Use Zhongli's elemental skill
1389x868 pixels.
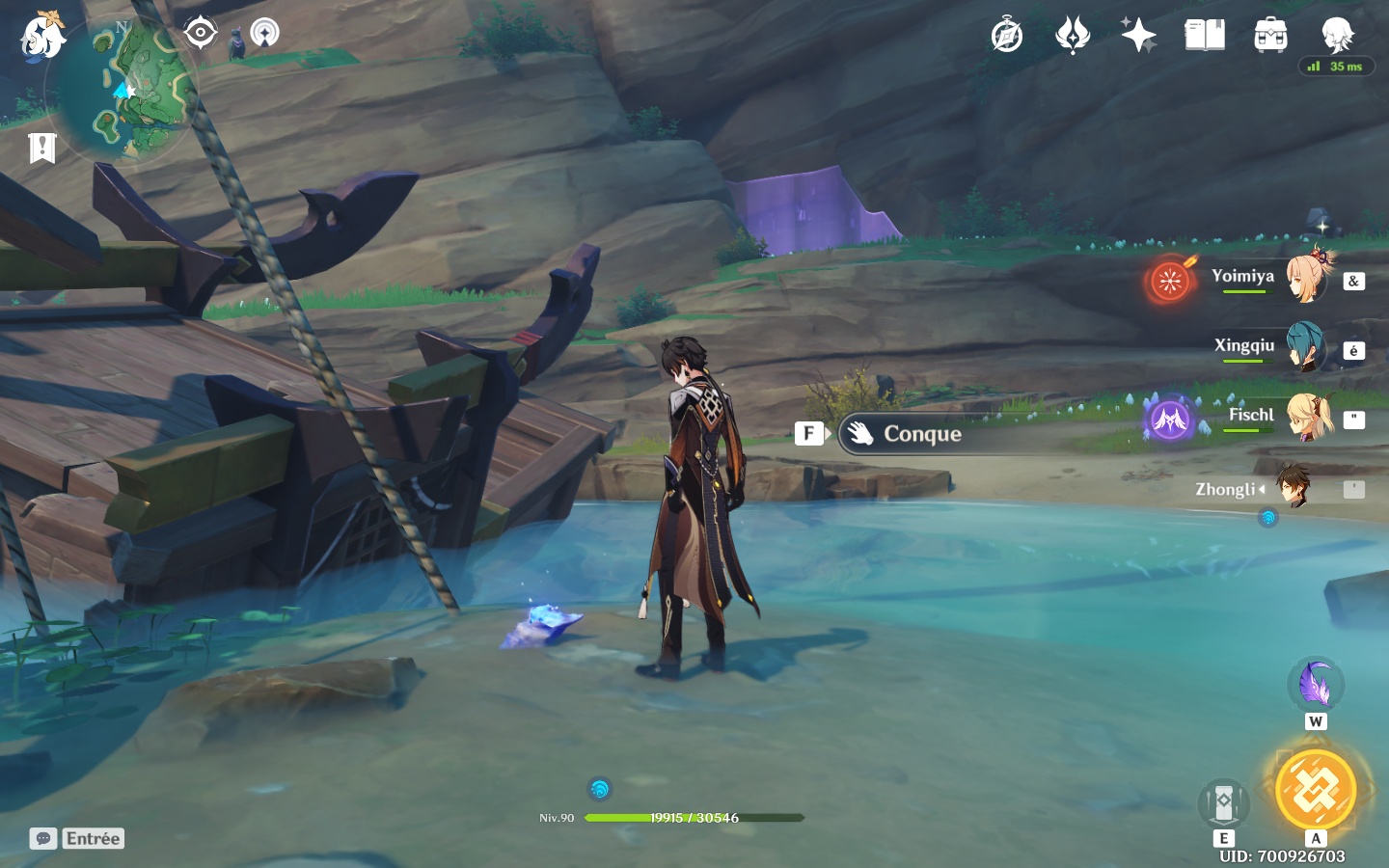point(1224,802)
